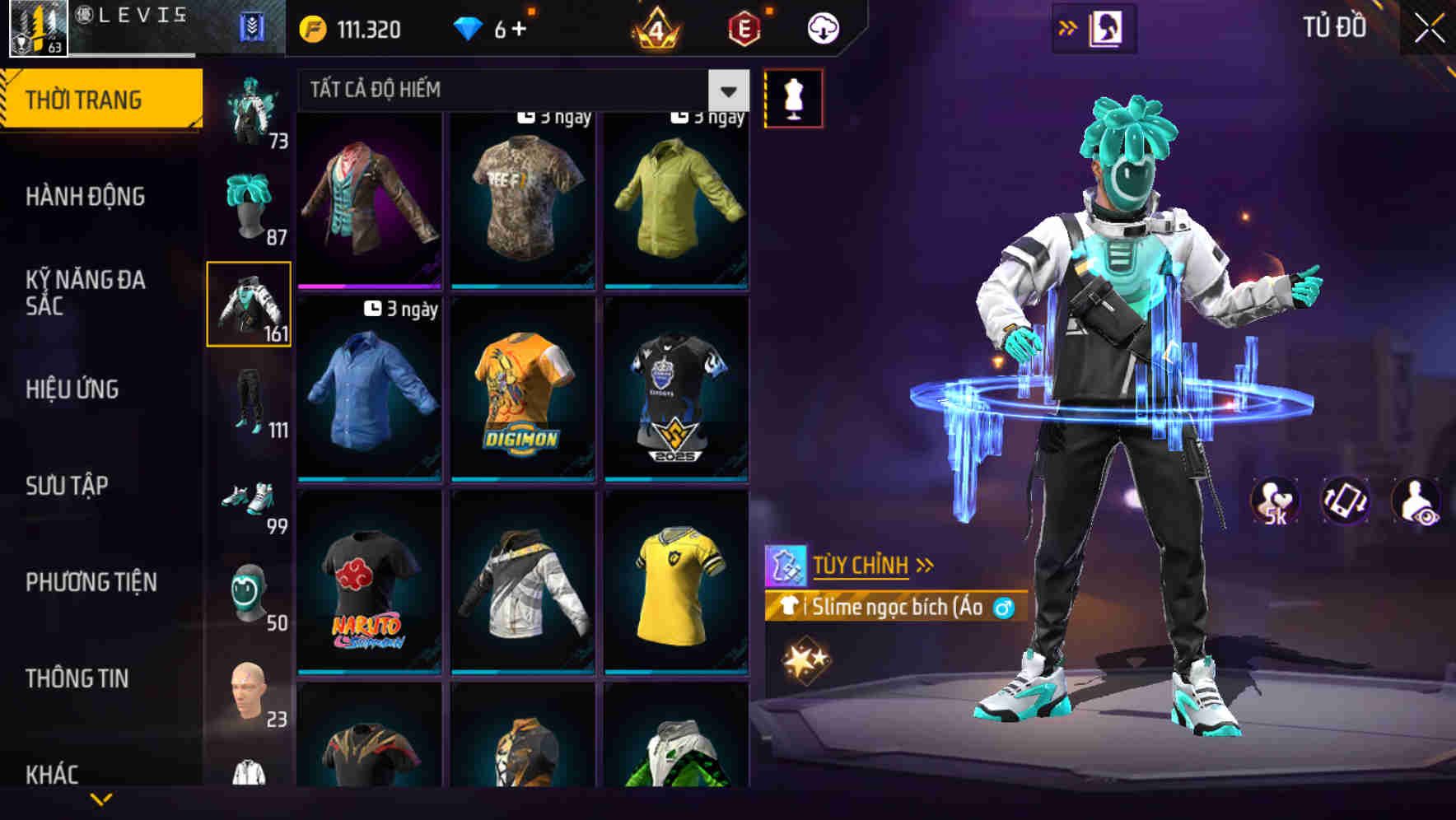Viewport: 1456px width, 820px height.
Task: Open the character inspect eye icon
Action: tap(1417, 502)
